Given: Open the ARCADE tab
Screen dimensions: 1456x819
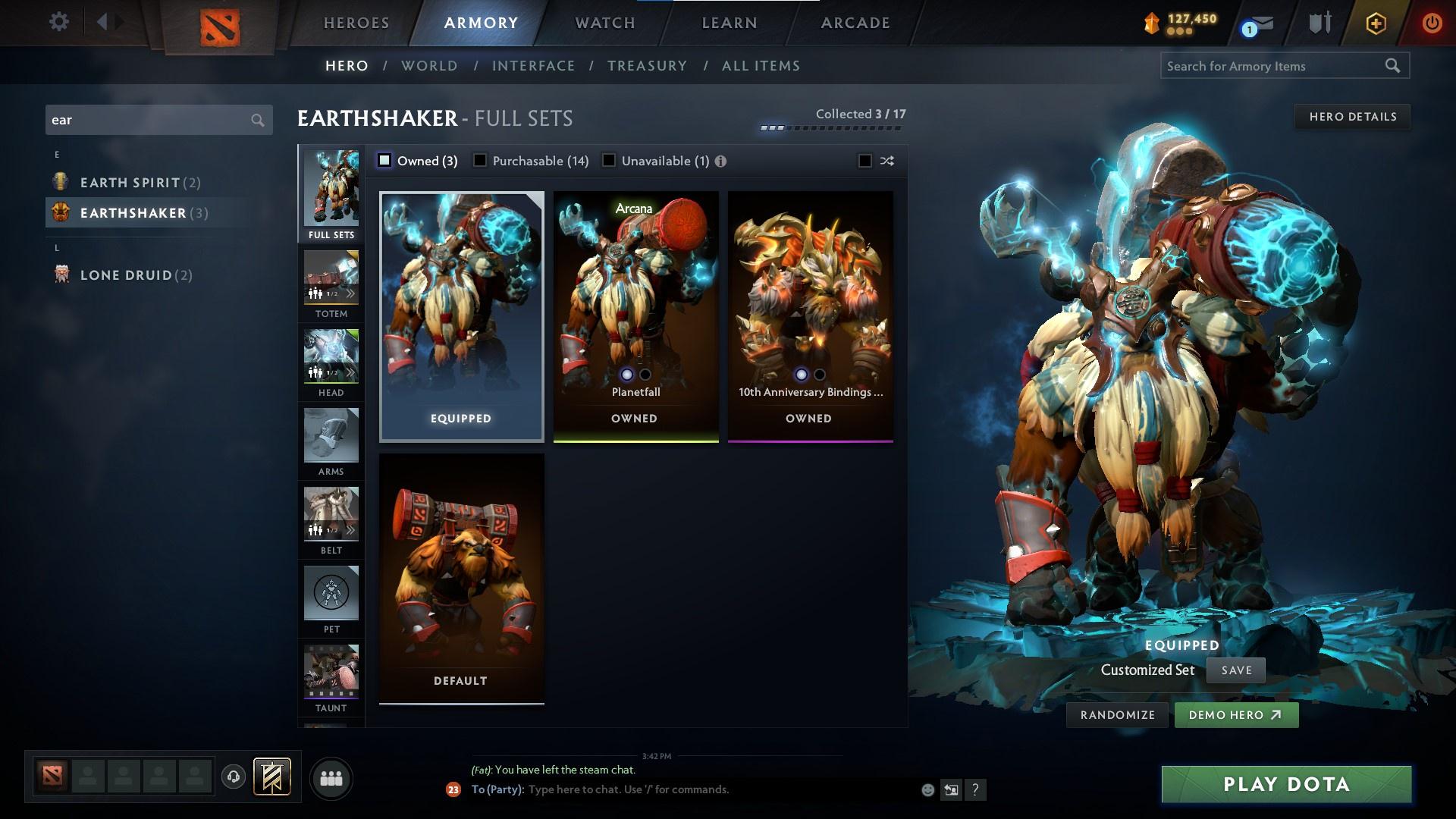Looking at the screenshot, I should [854, 23].
